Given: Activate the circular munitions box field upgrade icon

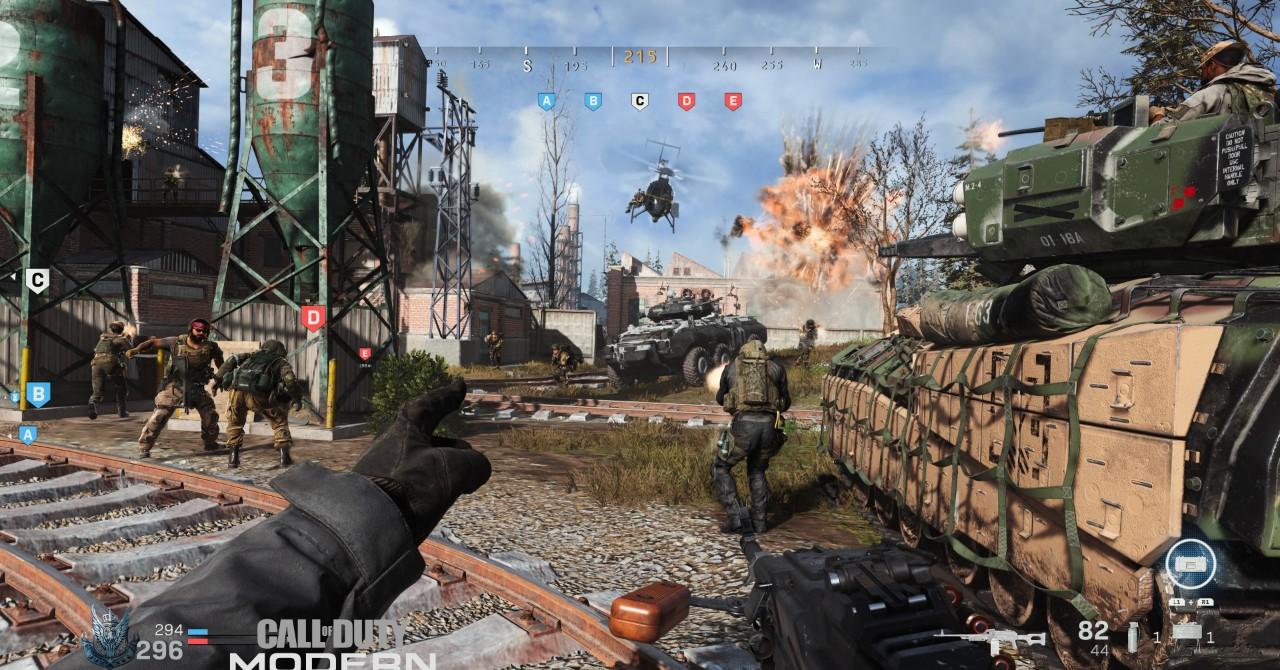Looking at the screenshot, I should tap(1189, 565).
